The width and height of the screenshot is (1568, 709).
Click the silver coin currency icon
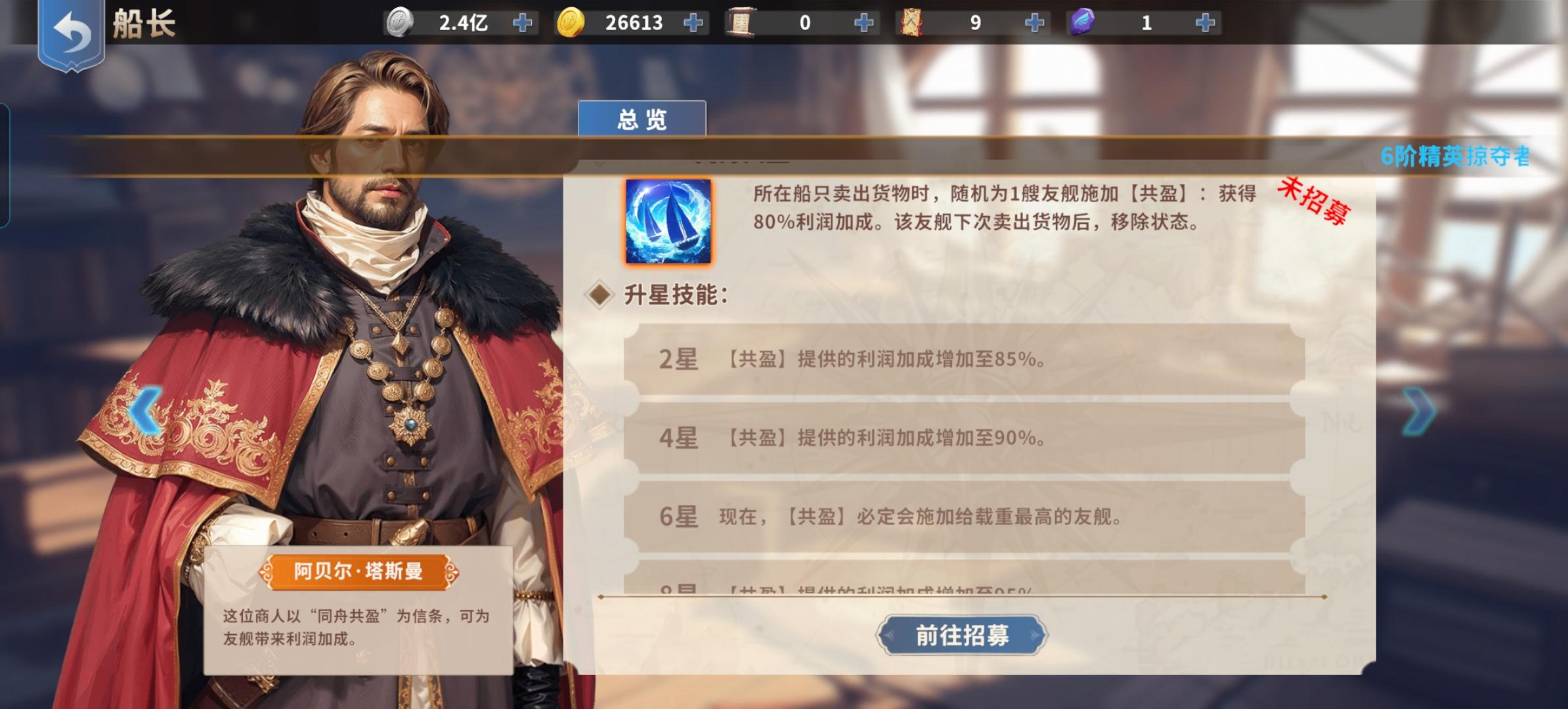point(399,22)
